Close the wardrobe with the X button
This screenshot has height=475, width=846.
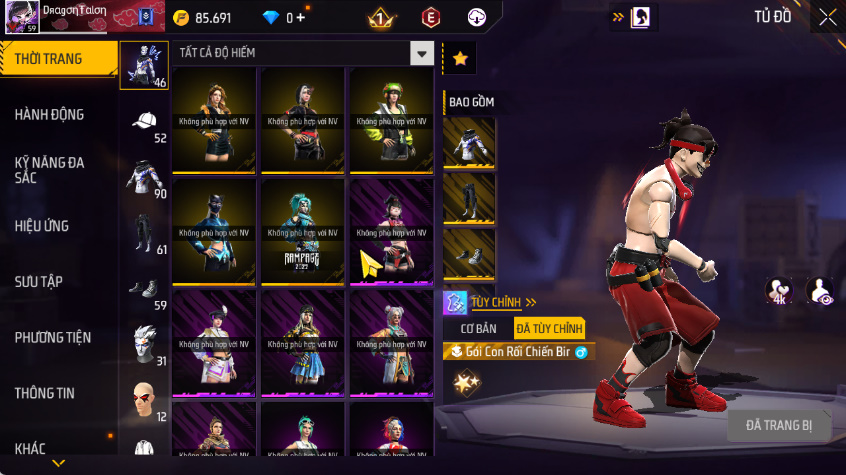coord(828,17)
